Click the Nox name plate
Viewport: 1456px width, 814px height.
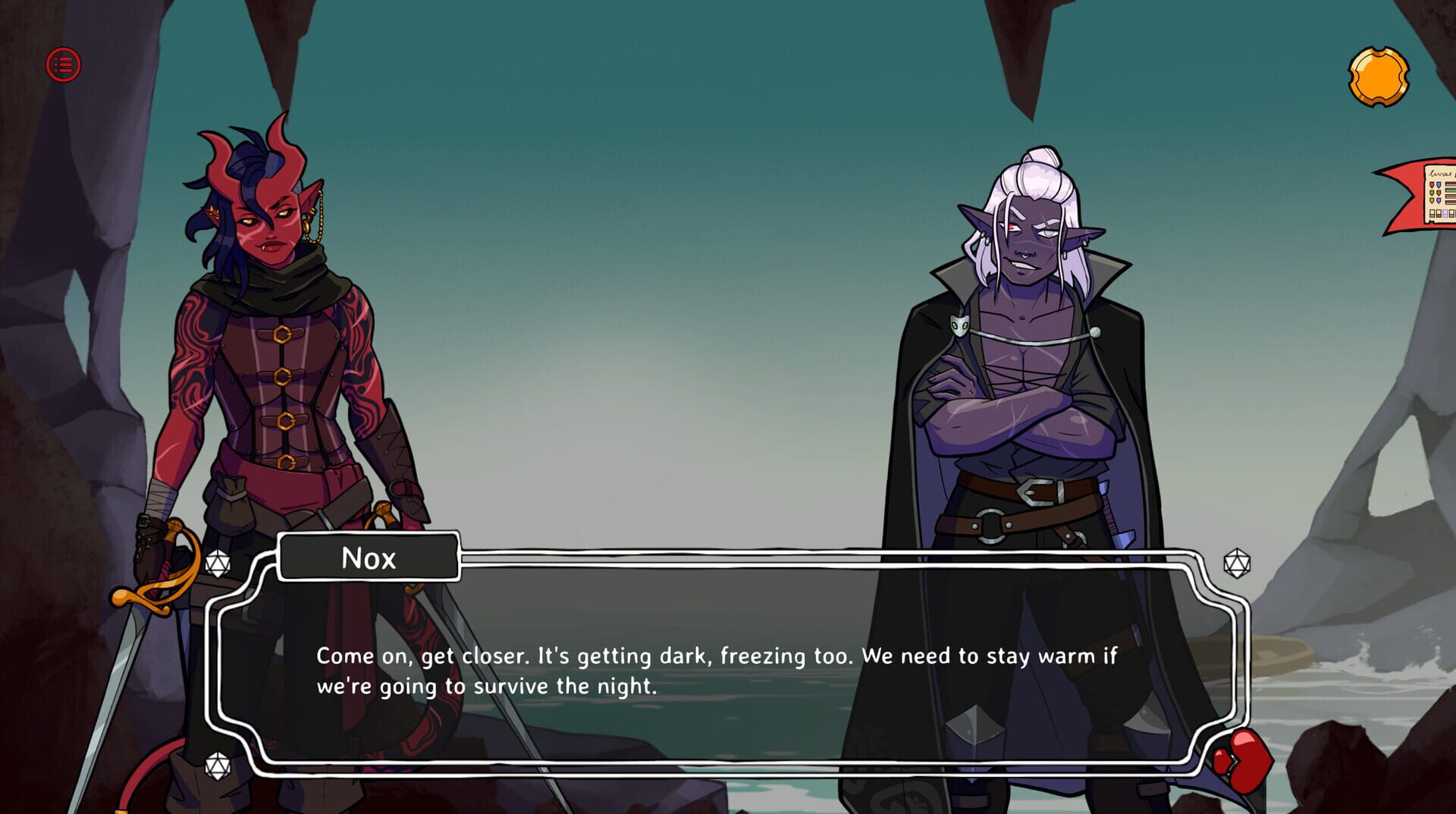point(369,558)
